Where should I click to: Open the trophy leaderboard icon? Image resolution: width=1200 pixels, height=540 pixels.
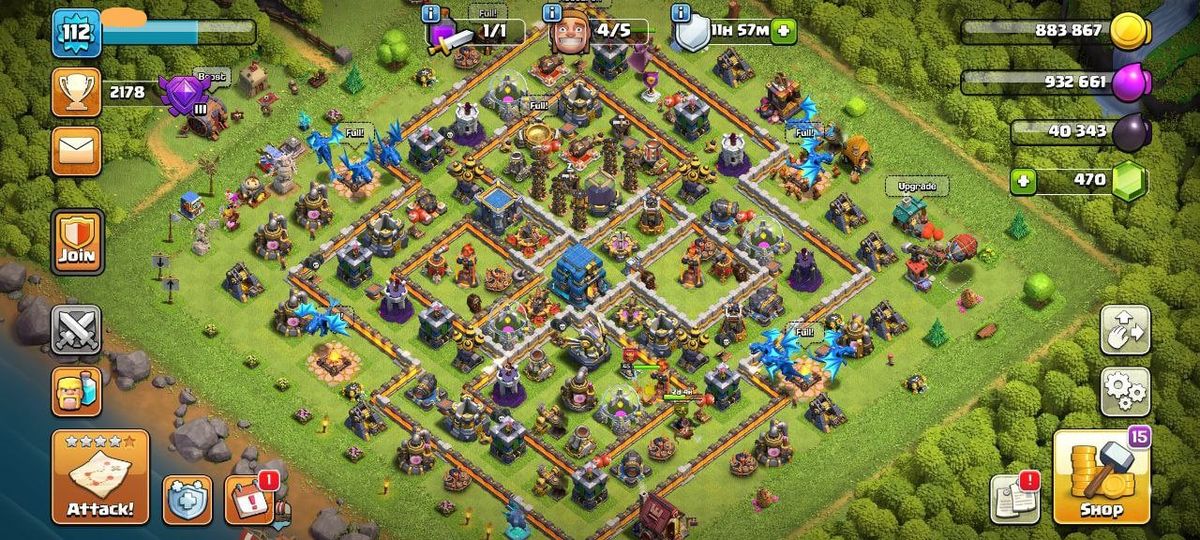coord(76,93)
